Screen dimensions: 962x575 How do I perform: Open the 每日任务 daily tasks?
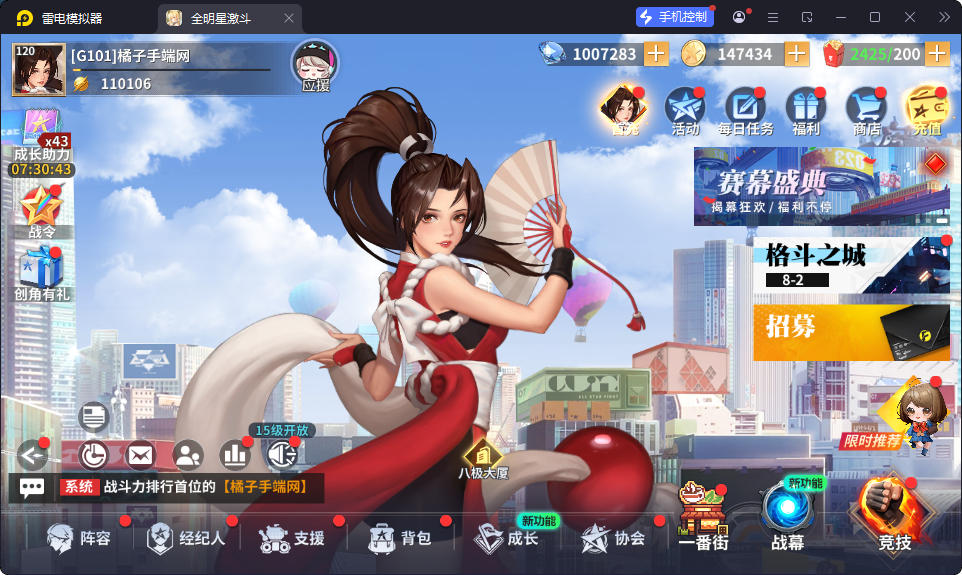(x=745, y=110)
